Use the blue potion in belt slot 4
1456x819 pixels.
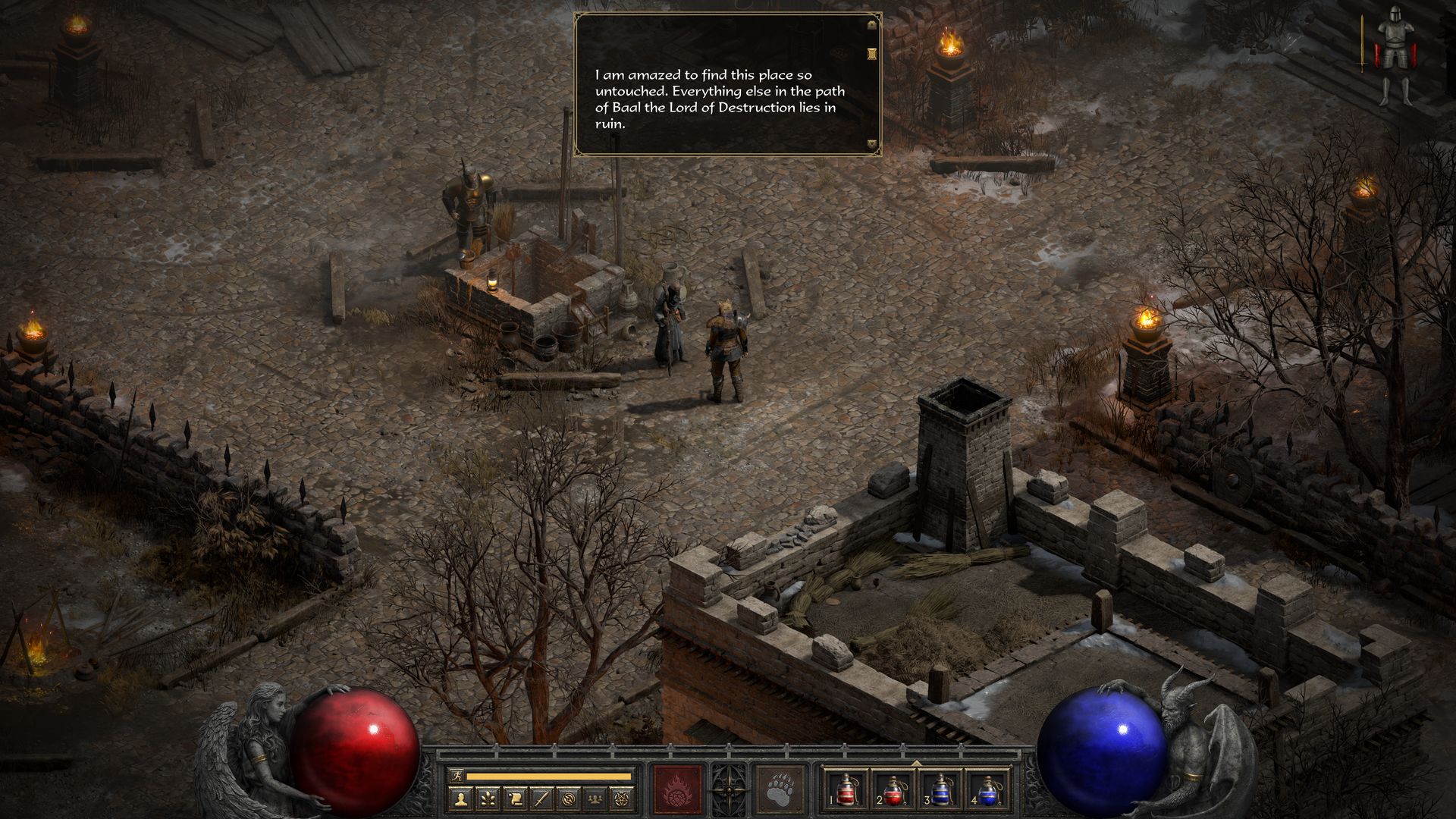(x=987, y=790)
